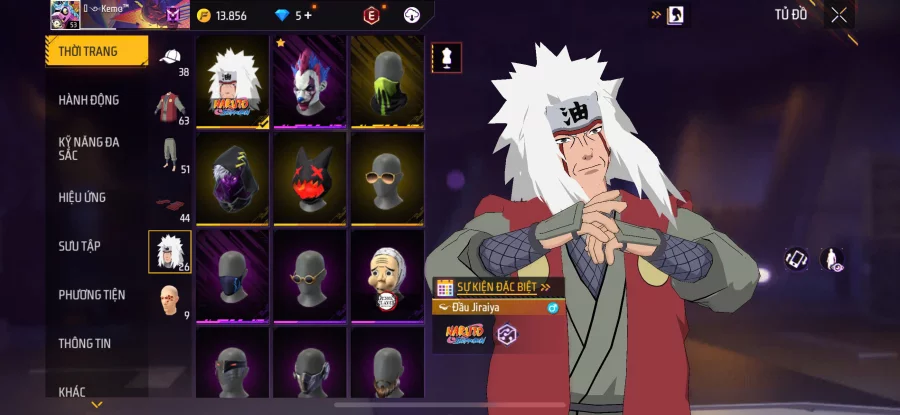Open the Hiệu Ứng category
The width and height of the screenshot is (900, 415).
82,197
